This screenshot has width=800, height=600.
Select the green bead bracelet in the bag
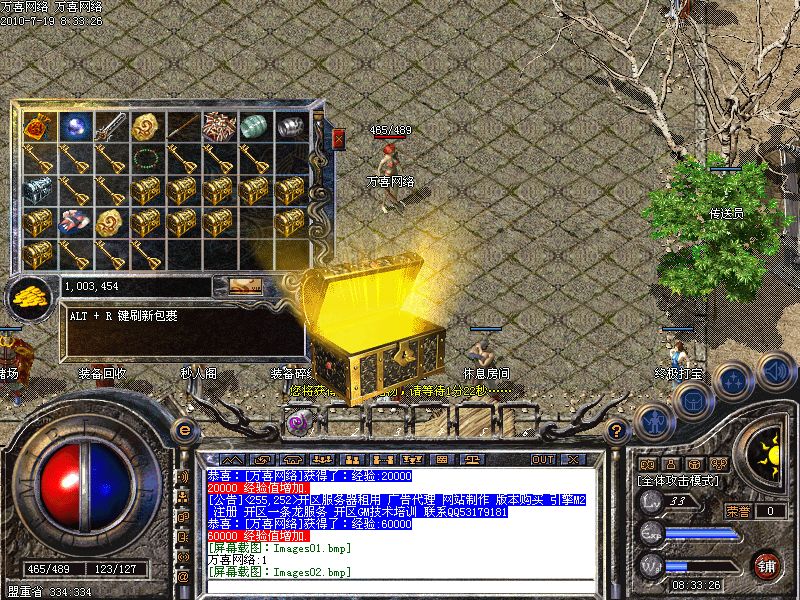[146, 158]
